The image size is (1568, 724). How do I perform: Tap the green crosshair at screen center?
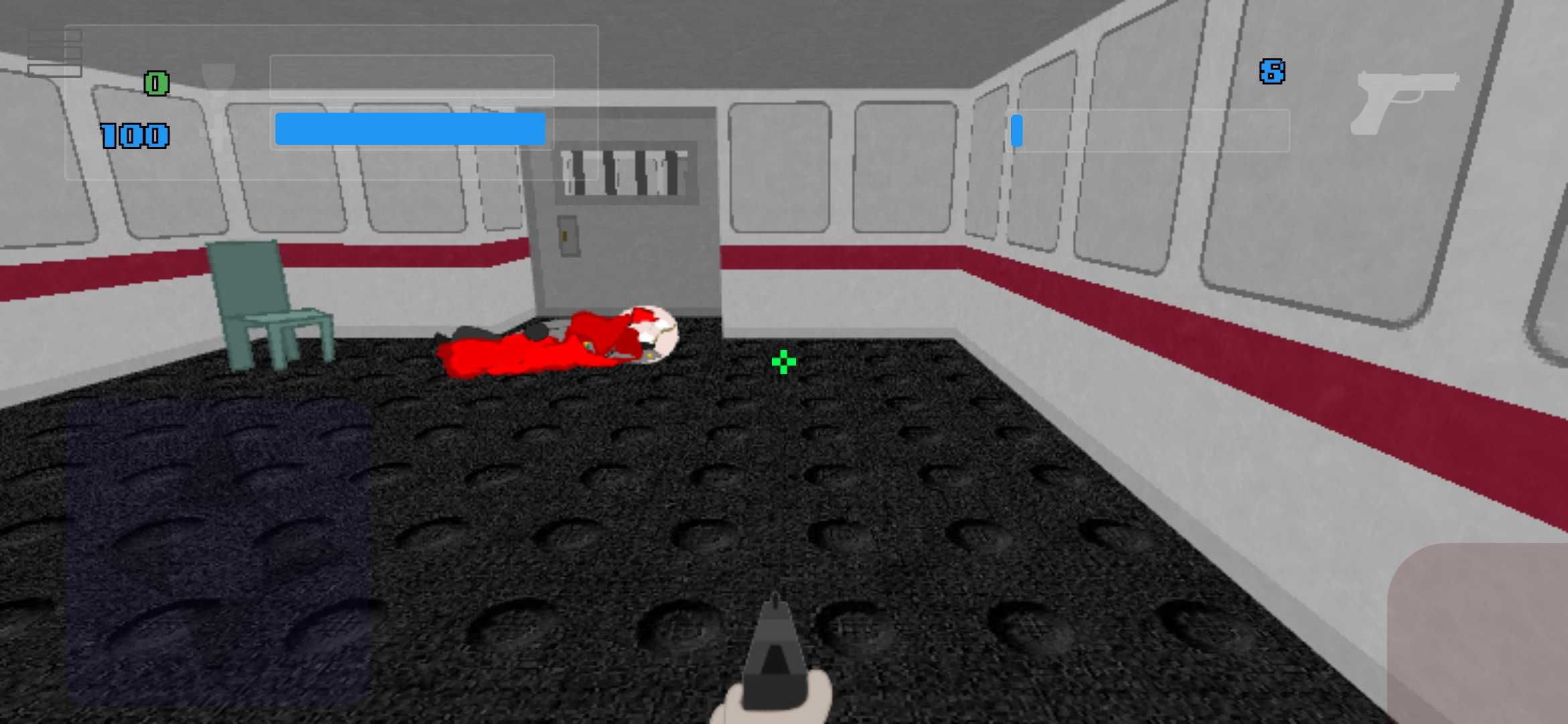[784, 362]
